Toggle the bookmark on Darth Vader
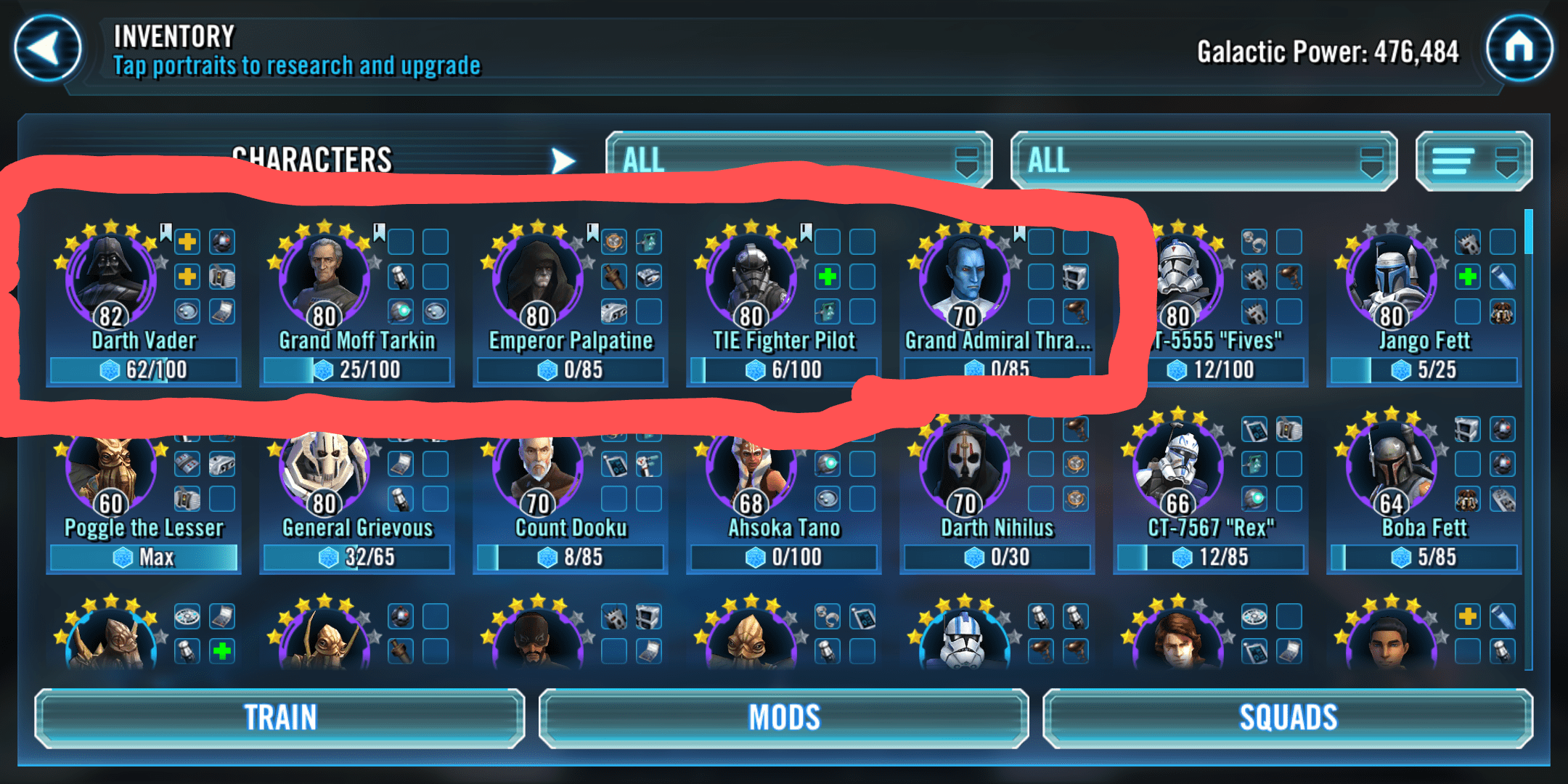The height and width of the screenshot is (784, 1568). coord(166,231)
